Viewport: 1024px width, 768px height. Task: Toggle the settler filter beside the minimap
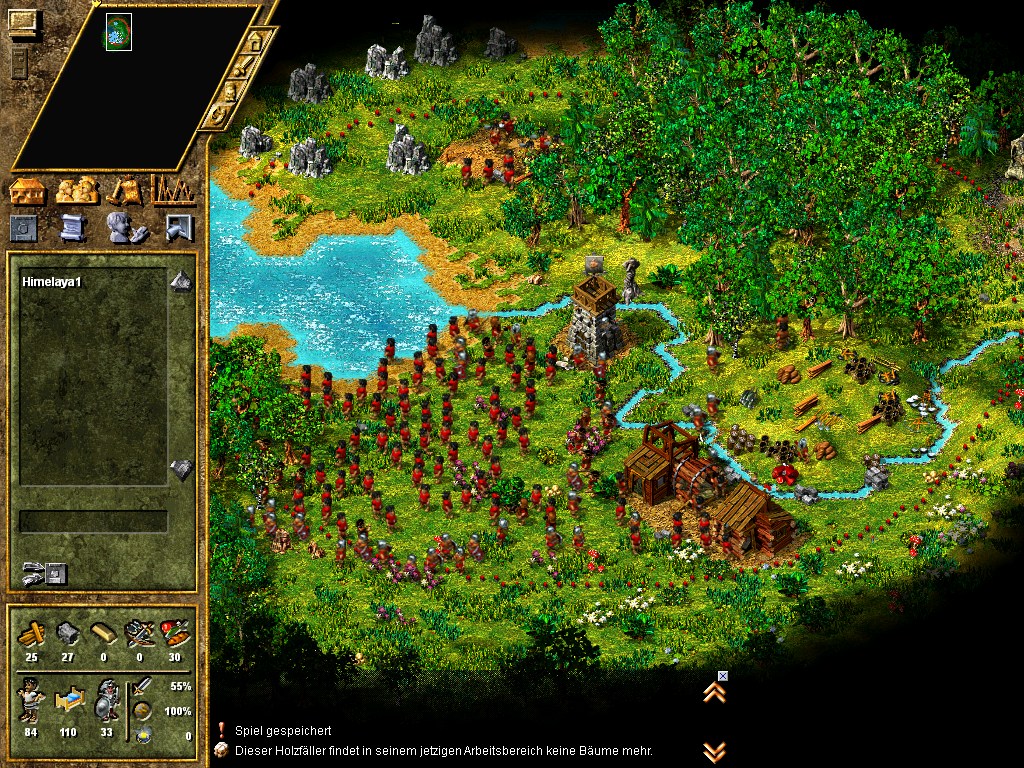(230, 91)
